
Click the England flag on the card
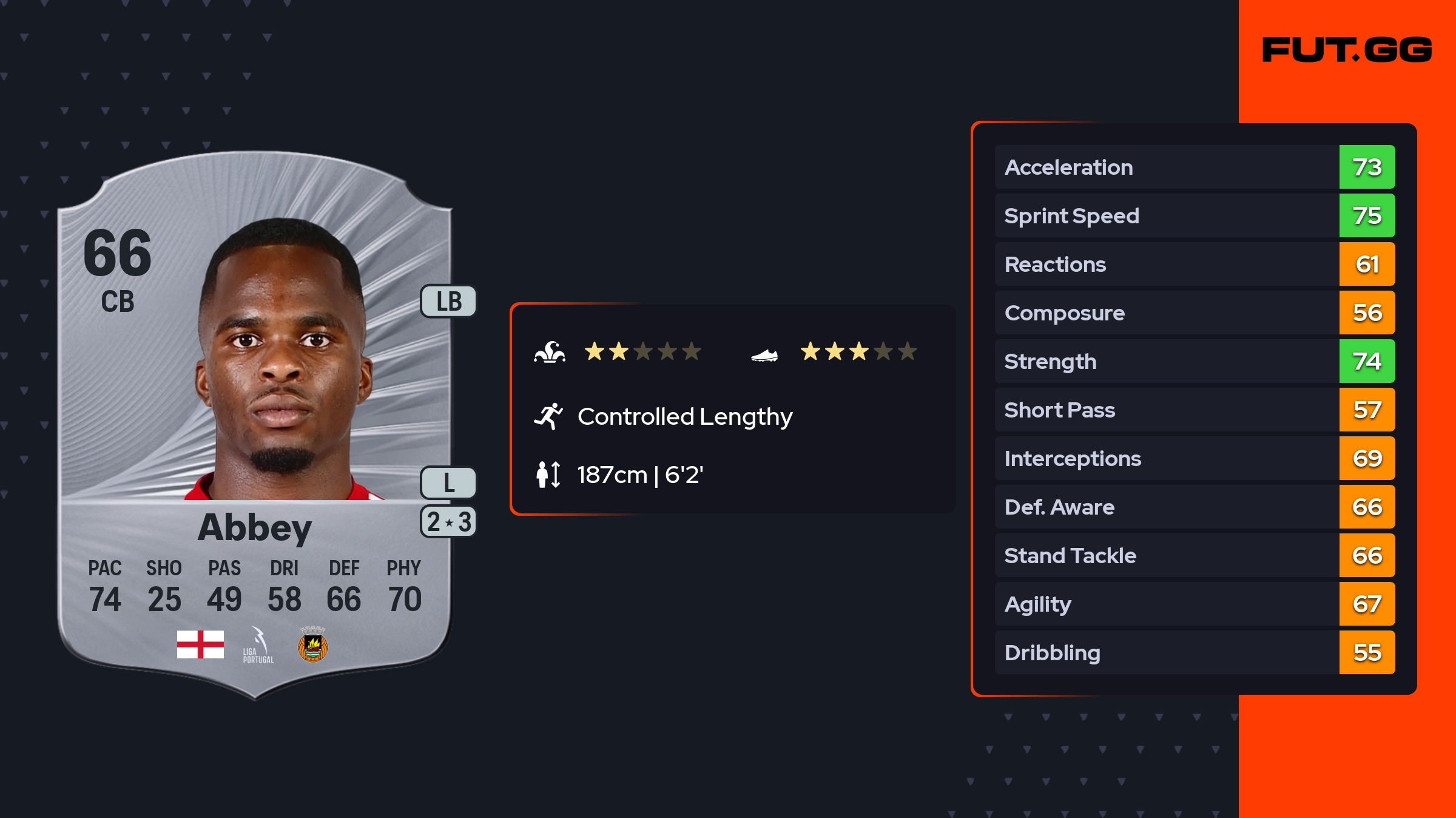pyautogui.click(x=200, y=644)
